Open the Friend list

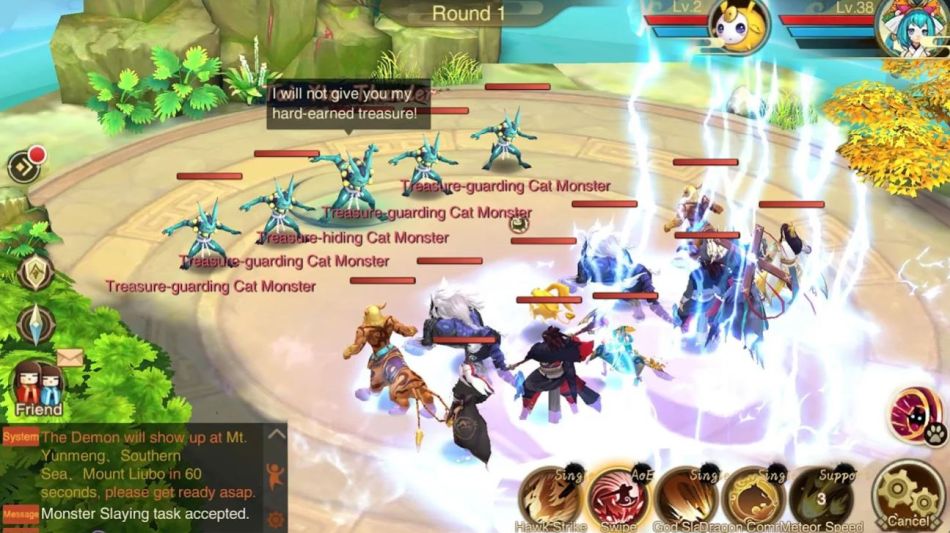click(38, 388)
